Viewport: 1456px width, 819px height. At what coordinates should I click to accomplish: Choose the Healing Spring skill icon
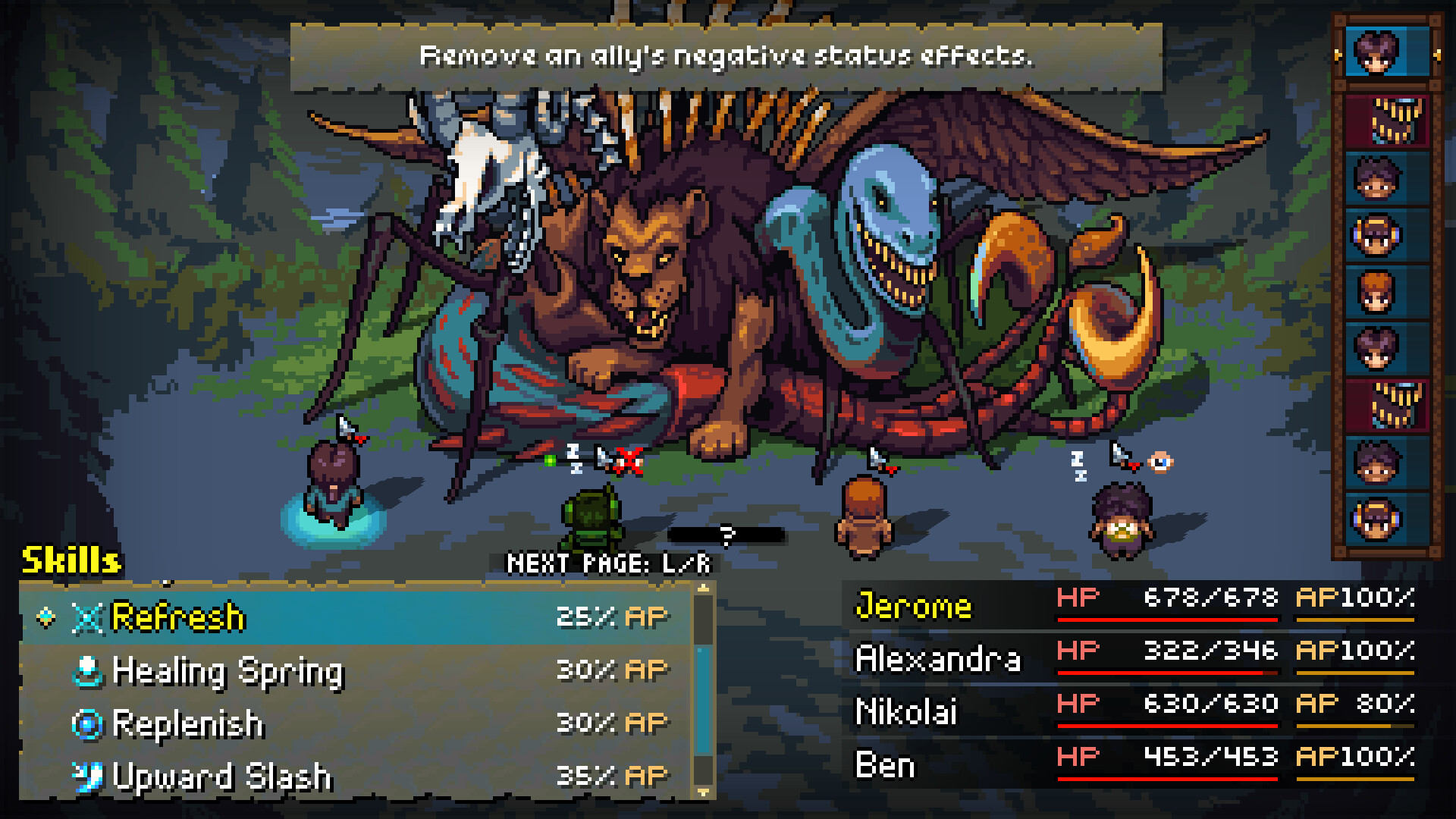pos(89,670)
